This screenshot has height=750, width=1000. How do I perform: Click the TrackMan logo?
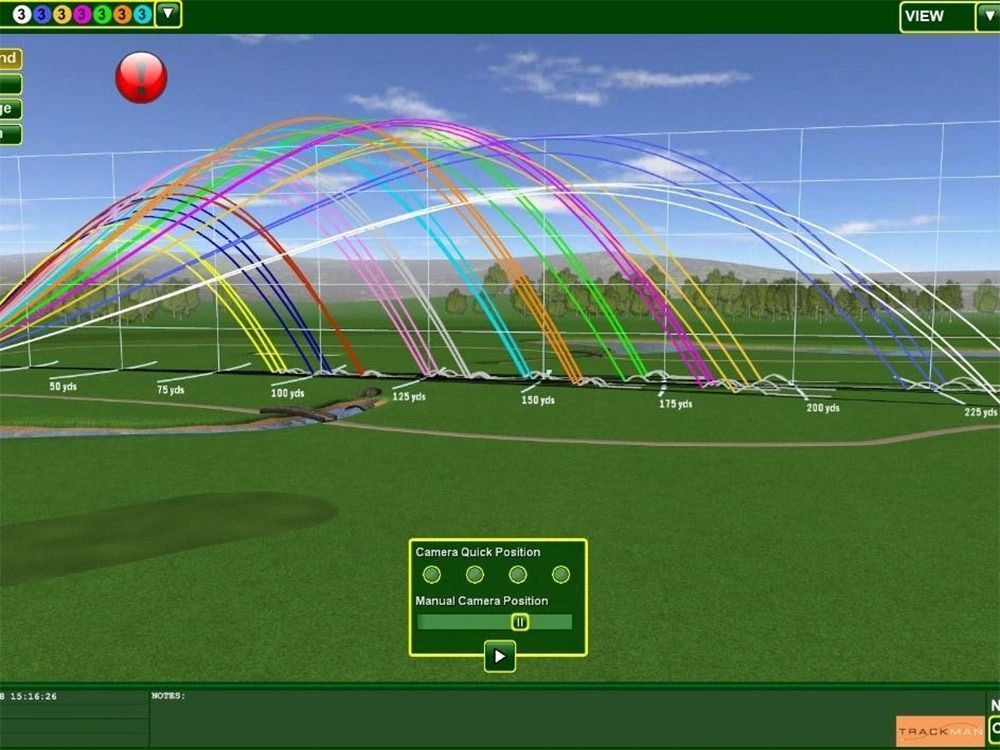[x=940, y=731]
